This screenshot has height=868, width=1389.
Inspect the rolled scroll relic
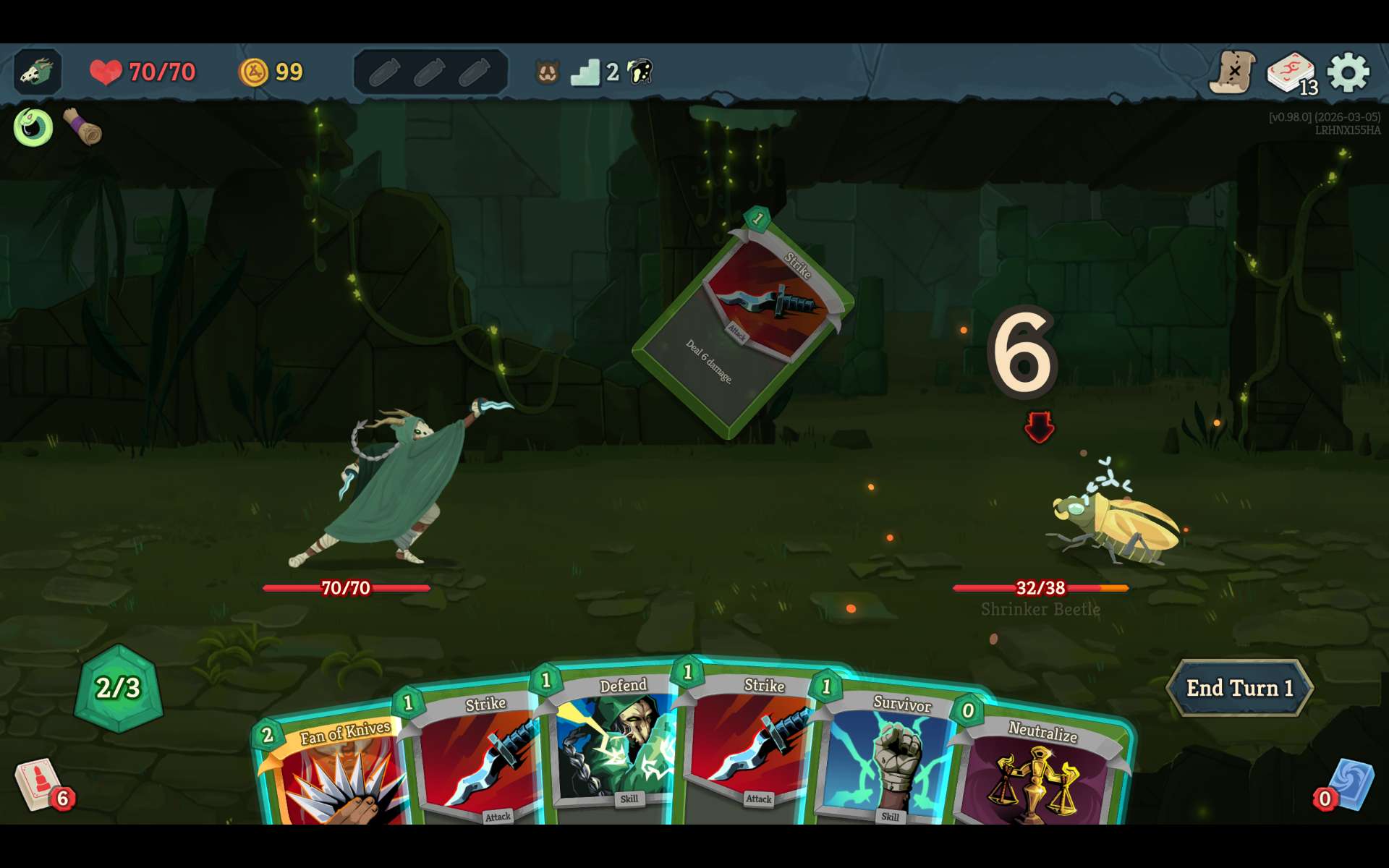click(82, 127)
